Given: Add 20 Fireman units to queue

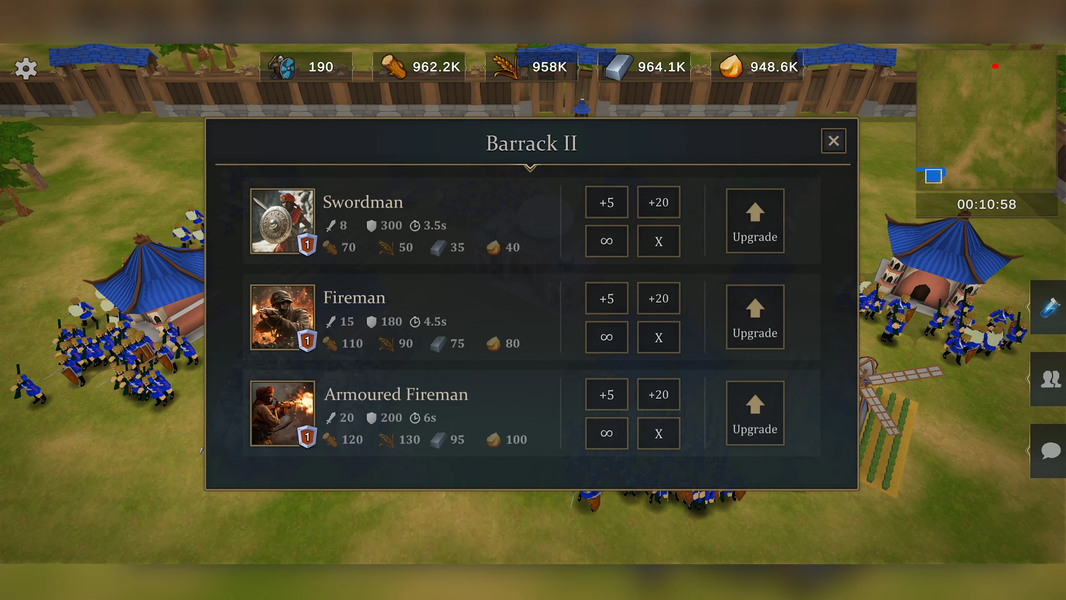Looking at the screenshot, I should (x=658, y=299).
